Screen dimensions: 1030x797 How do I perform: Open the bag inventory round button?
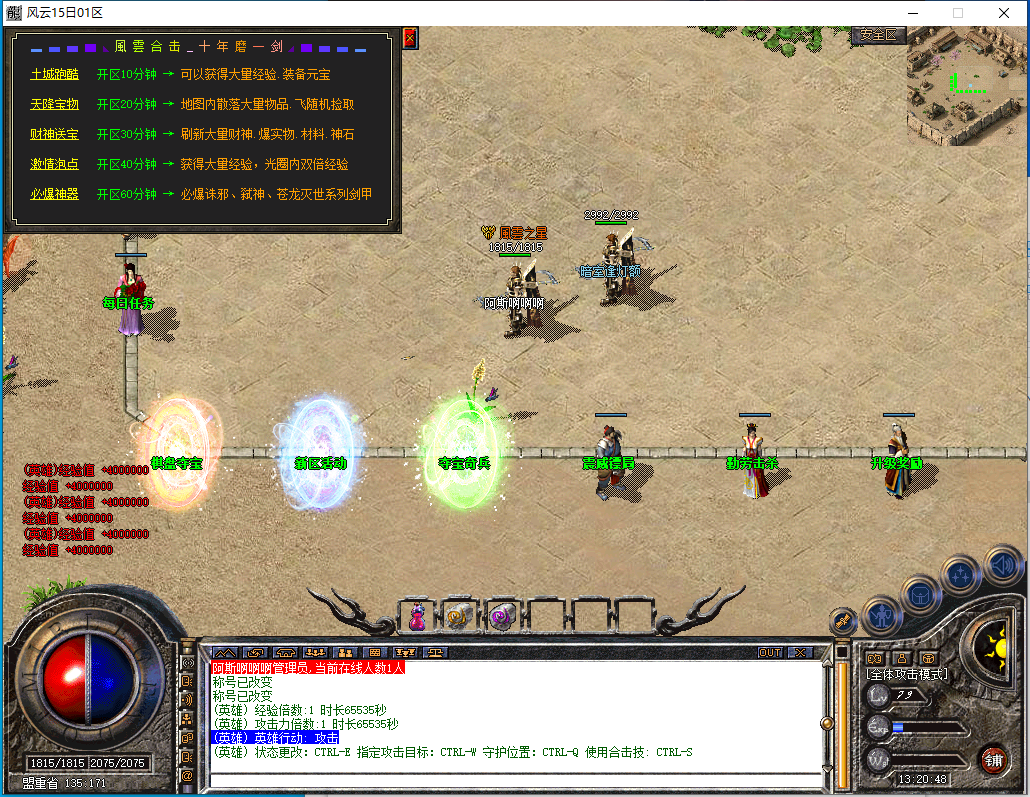[920, 594]
